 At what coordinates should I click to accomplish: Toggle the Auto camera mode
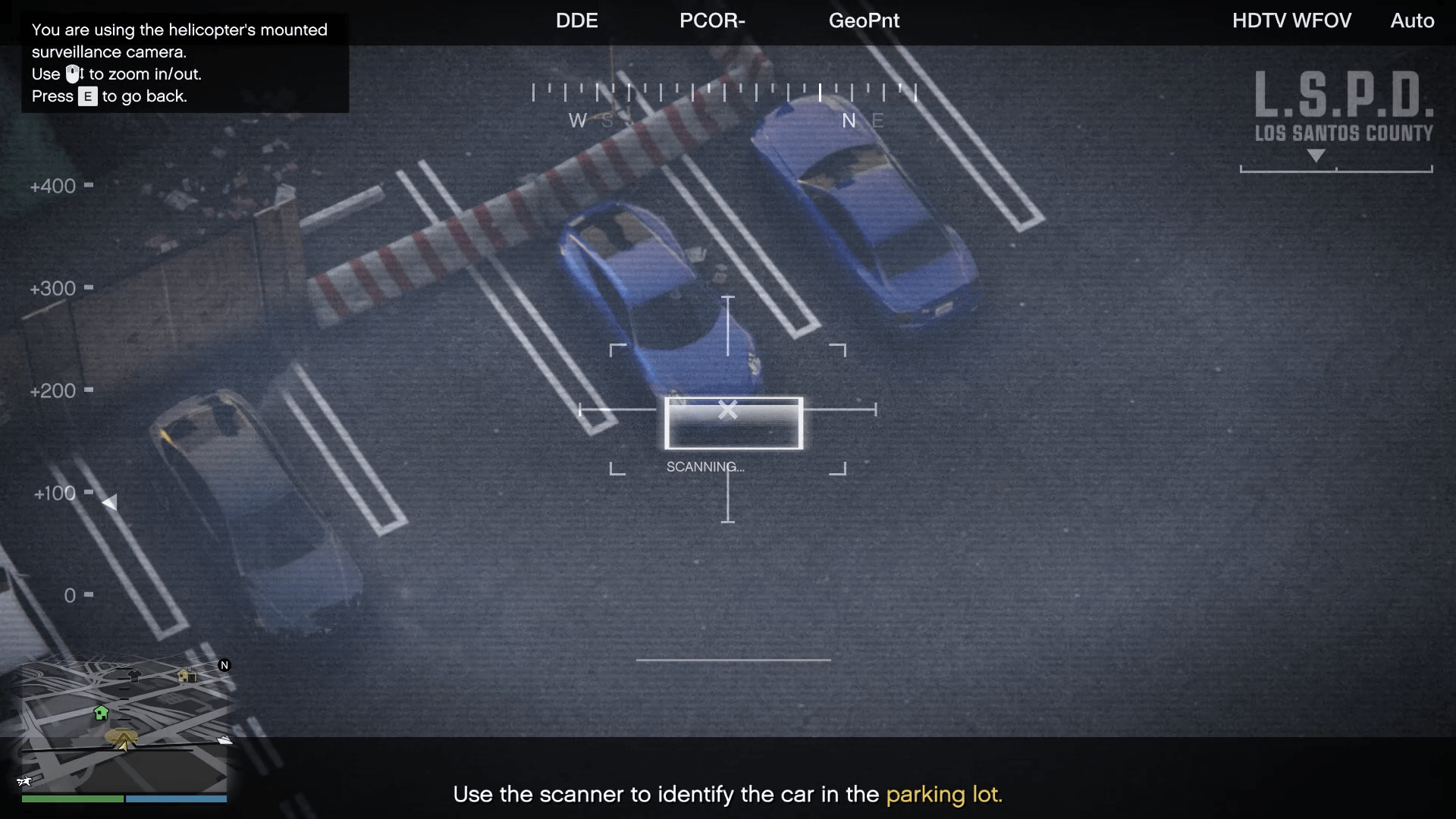(1412, 20)
